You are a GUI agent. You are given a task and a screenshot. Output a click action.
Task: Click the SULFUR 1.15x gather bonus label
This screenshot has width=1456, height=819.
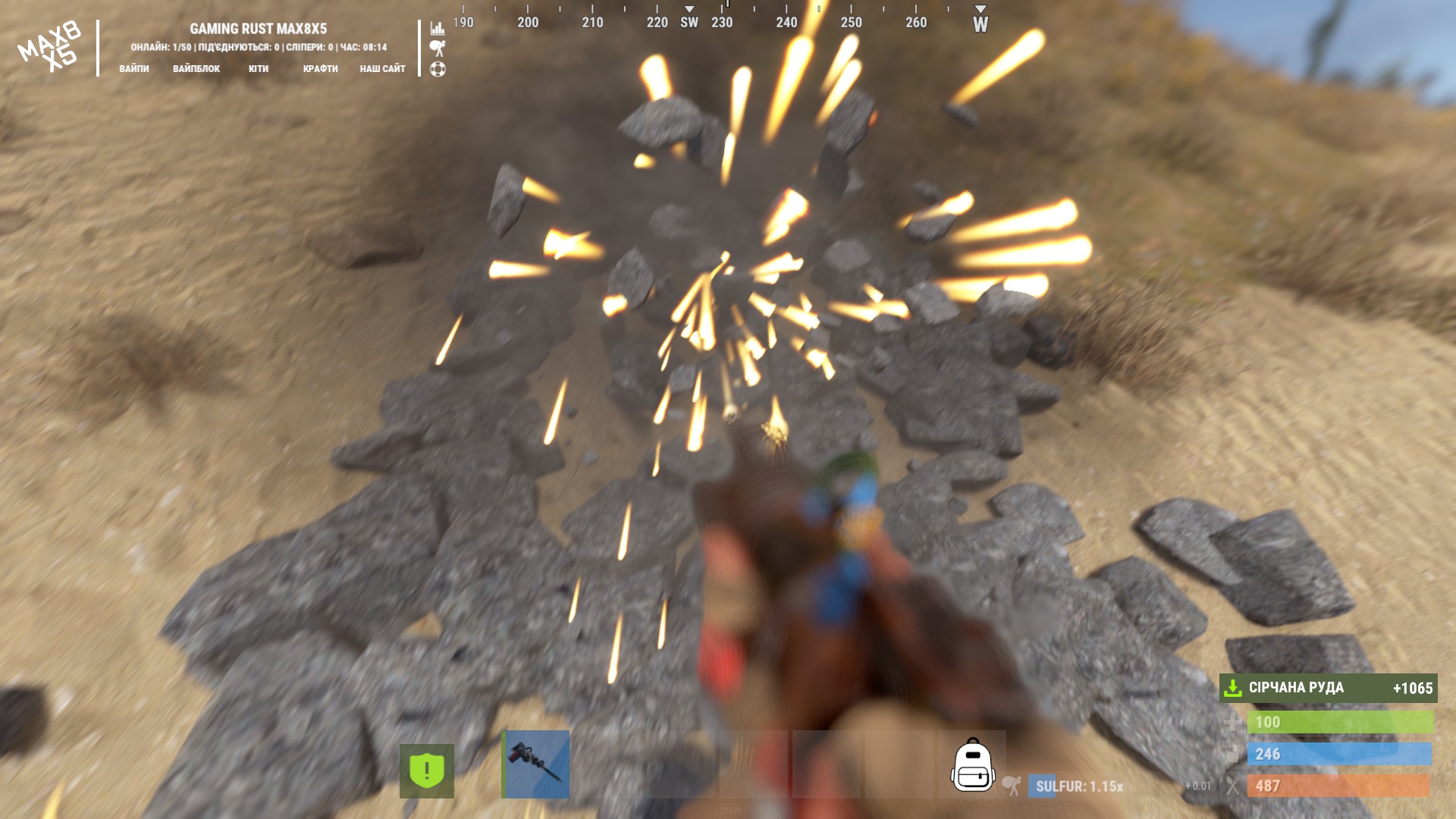[x=1078, y=786]
